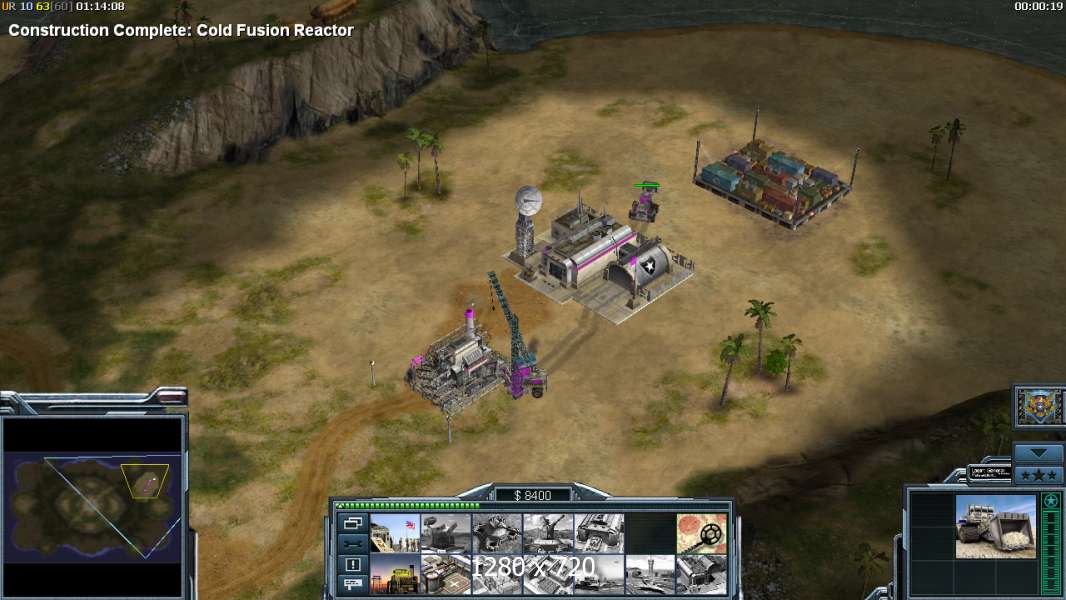Choose the helipad building build icon
This screenshot has height=600, width=1066.
point(445,574)
